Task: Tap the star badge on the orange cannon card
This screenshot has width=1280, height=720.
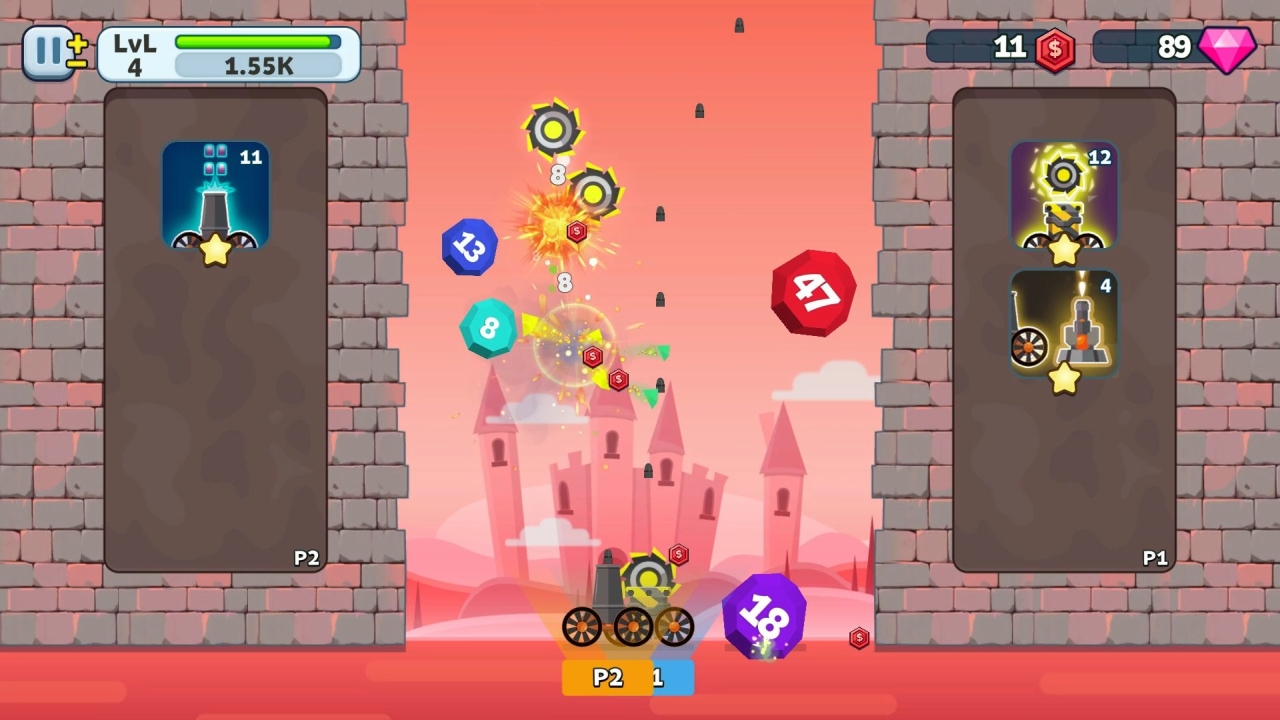Action: 1063,378
